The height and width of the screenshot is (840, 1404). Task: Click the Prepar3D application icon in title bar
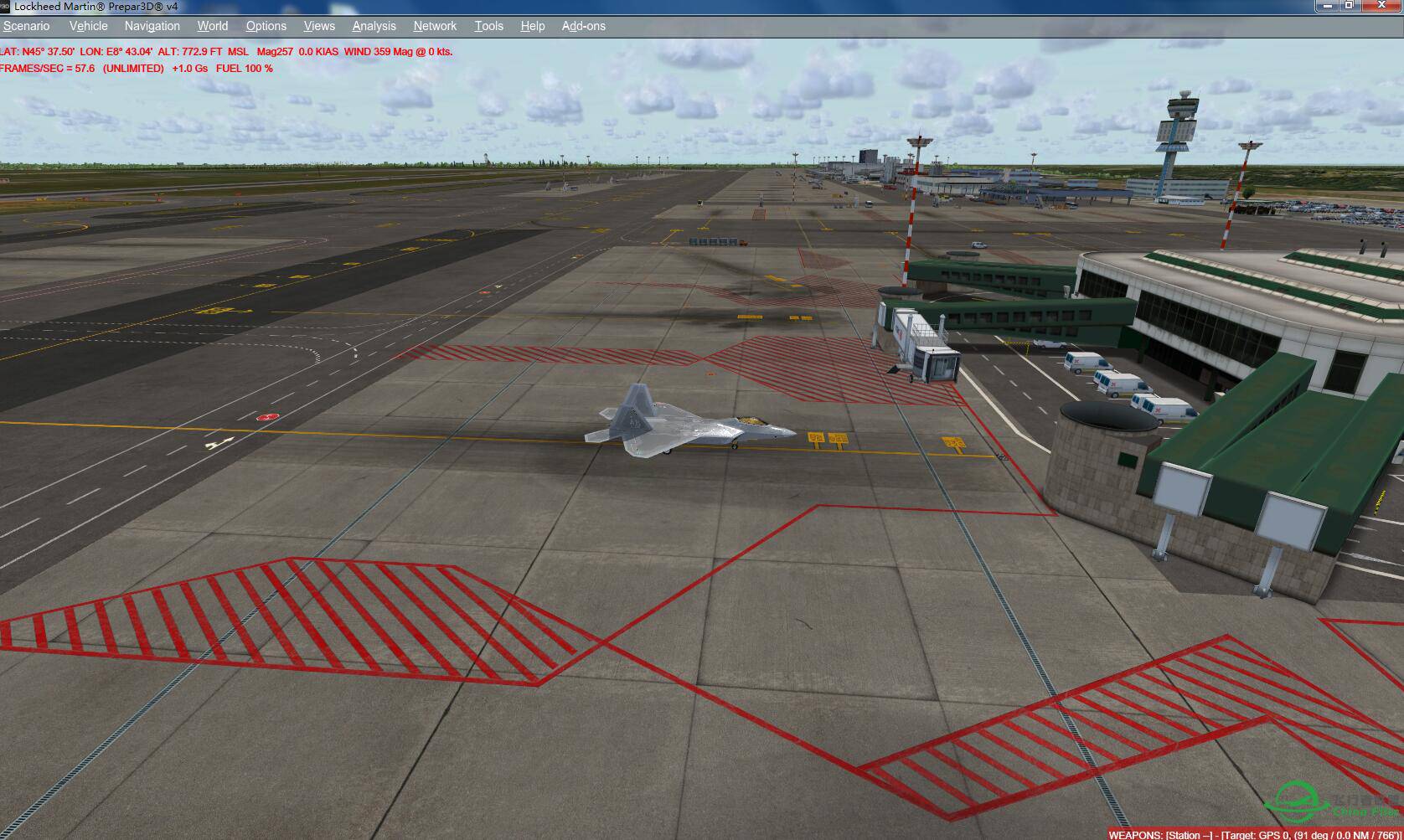[x=7, y=6]
